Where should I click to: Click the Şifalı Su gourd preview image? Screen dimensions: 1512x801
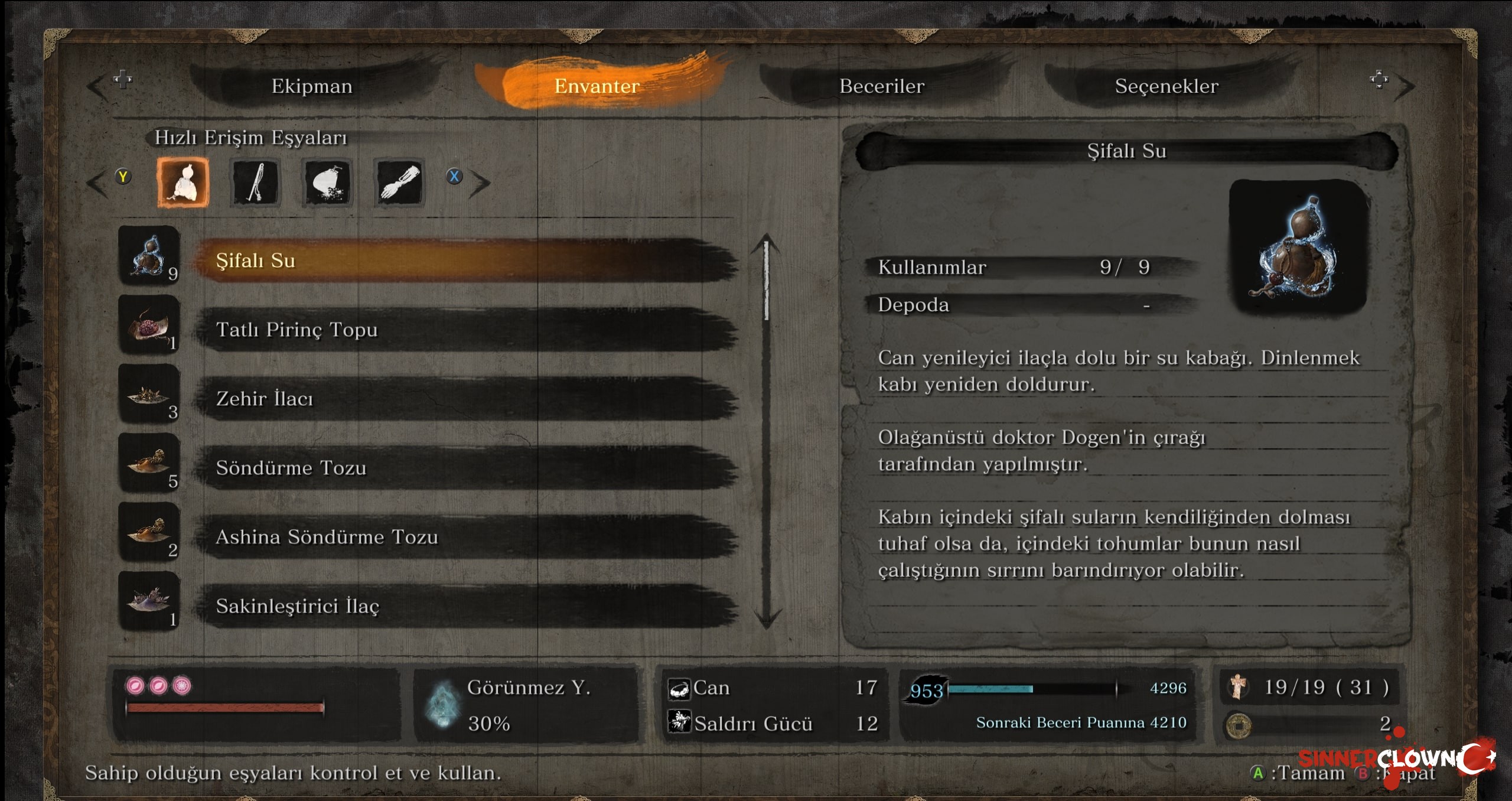click(1299, 248)
